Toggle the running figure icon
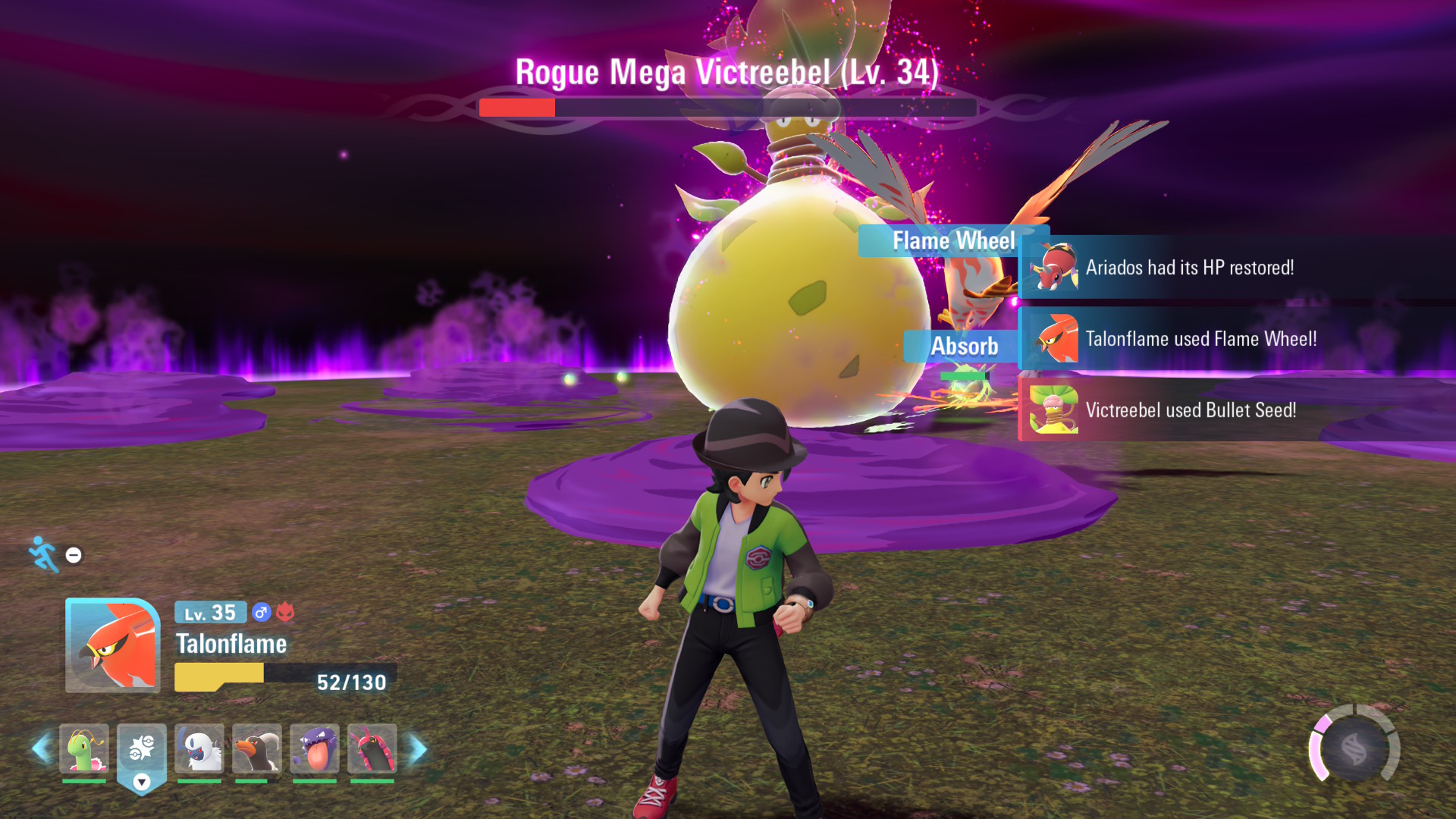Screen dimensions: 1456x819 point(44,554)
